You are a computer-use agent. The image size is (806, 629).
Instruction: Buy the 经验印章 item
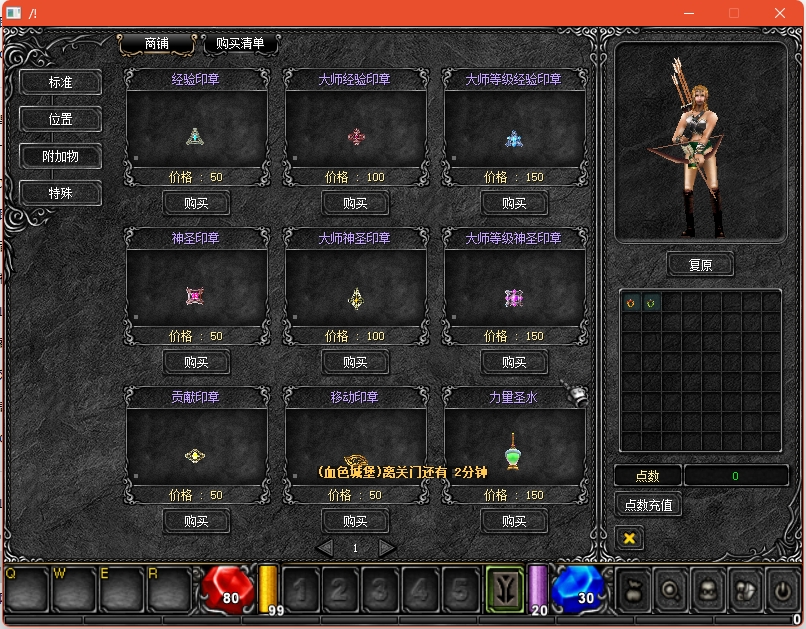pos(196,203)
